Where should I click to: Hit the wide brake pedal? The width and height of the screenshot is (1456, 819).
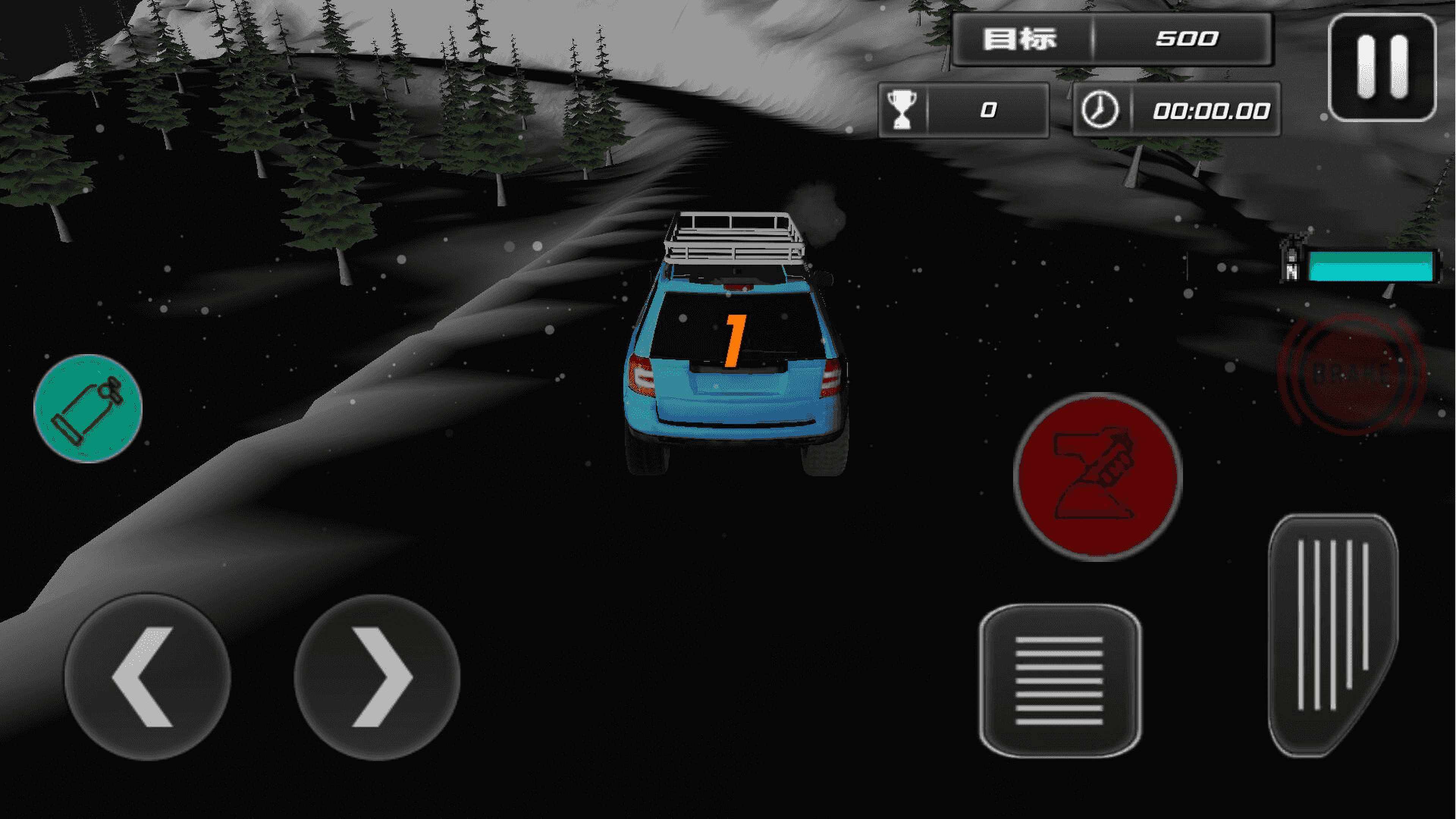(x=1059, y=681)
